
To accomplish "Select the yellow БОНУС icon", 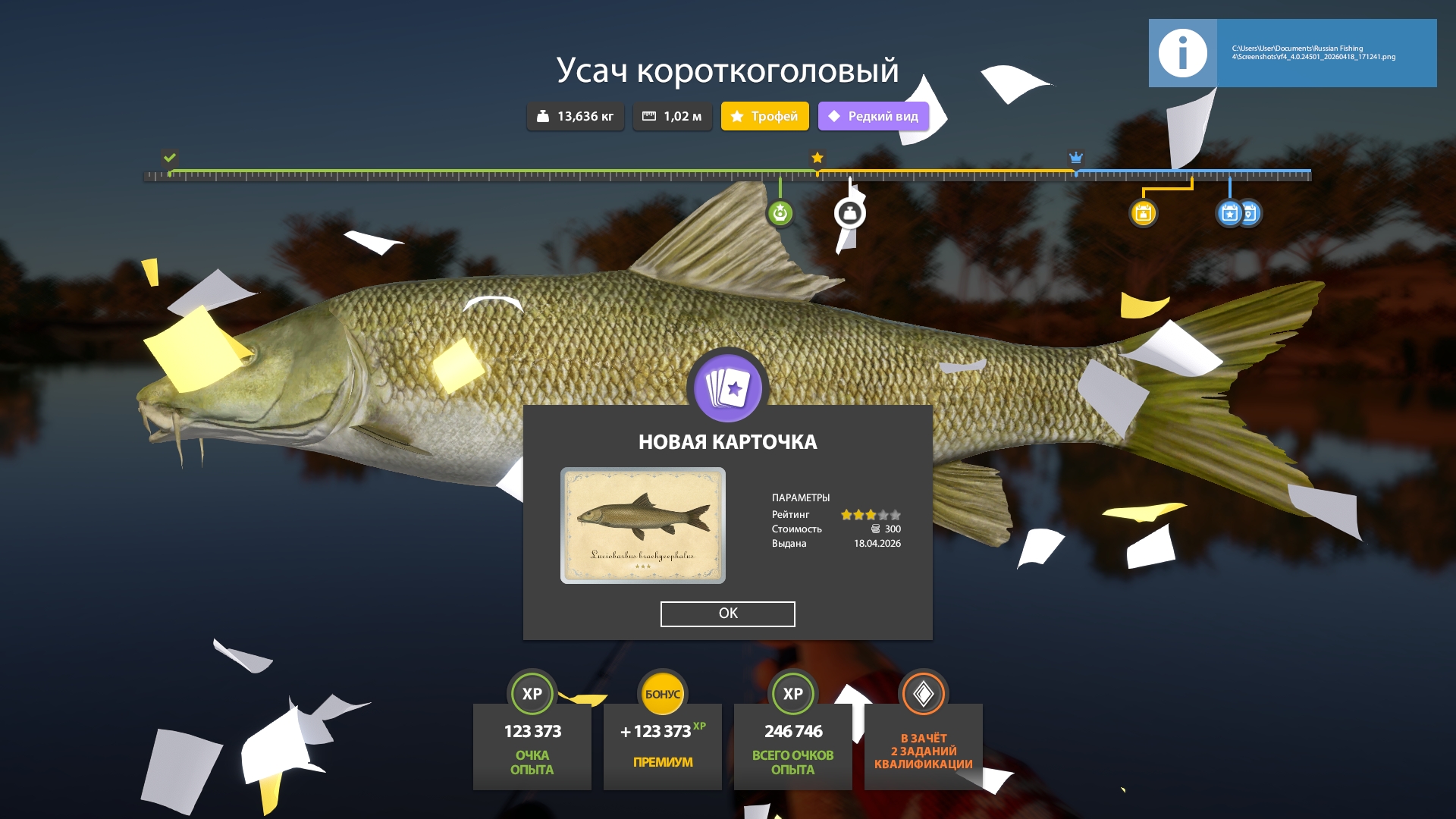I will (662, 692).
